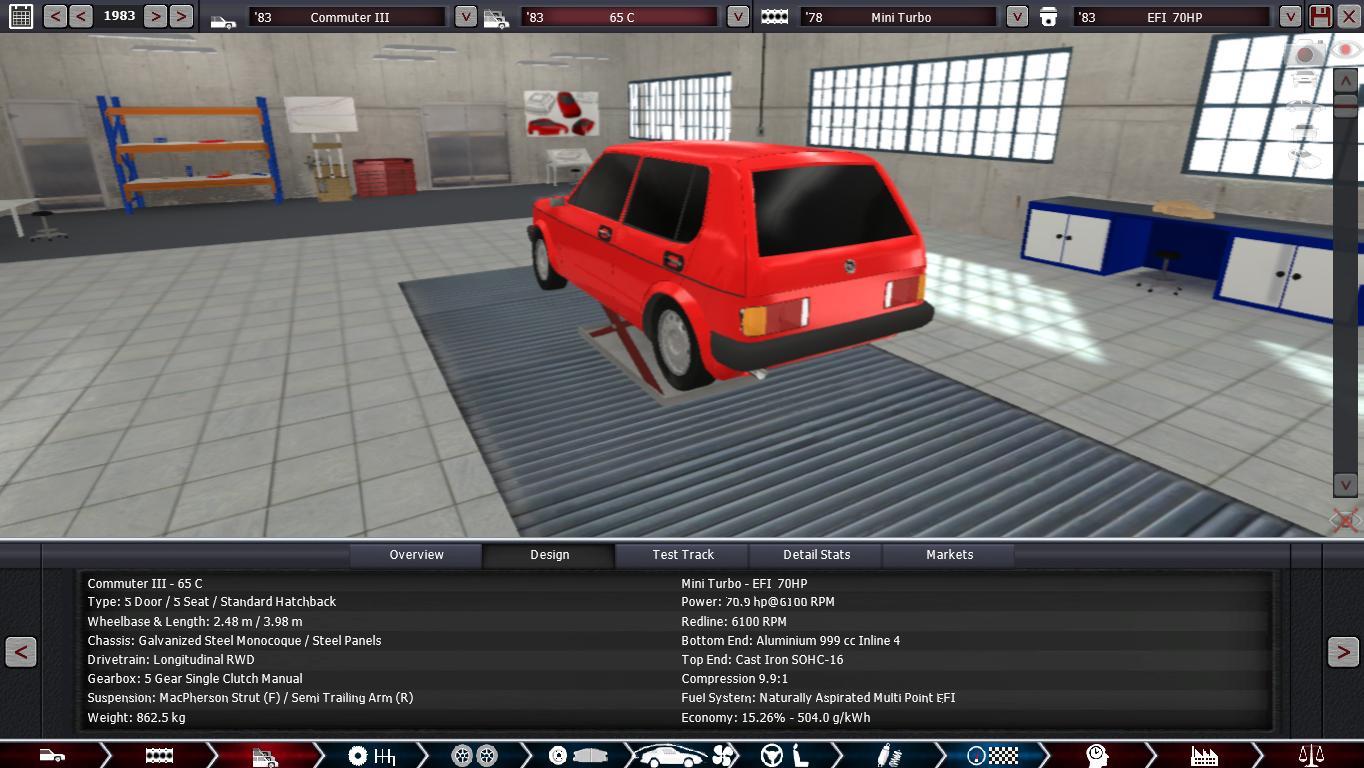Screen dimensions: 1364x768
Task: Expand the 65 C trim dropdown
Action: coord(737,17)
